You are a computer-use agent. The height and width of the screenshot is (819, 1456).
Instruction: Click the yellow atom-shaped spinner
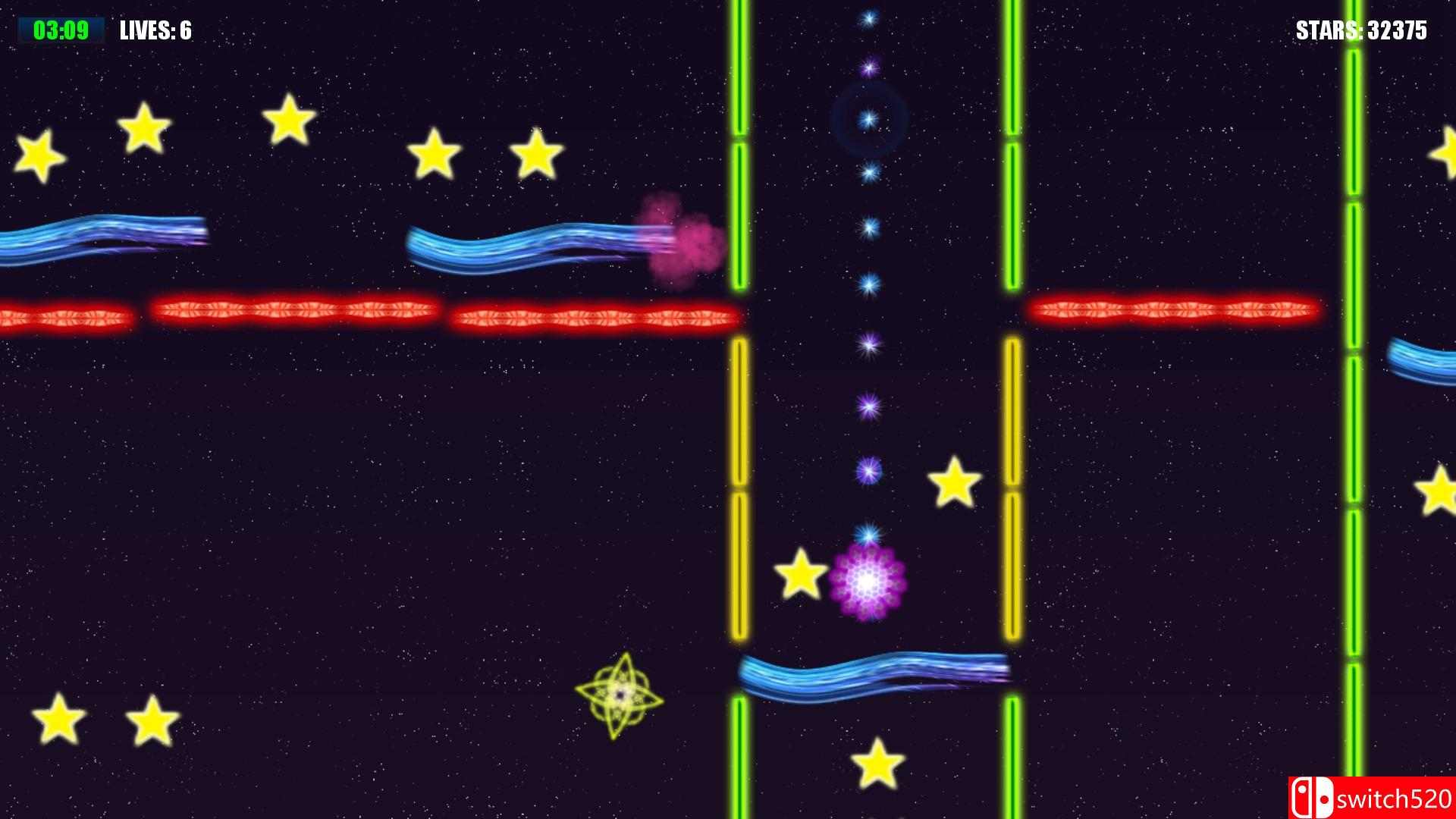coord(620,695)
